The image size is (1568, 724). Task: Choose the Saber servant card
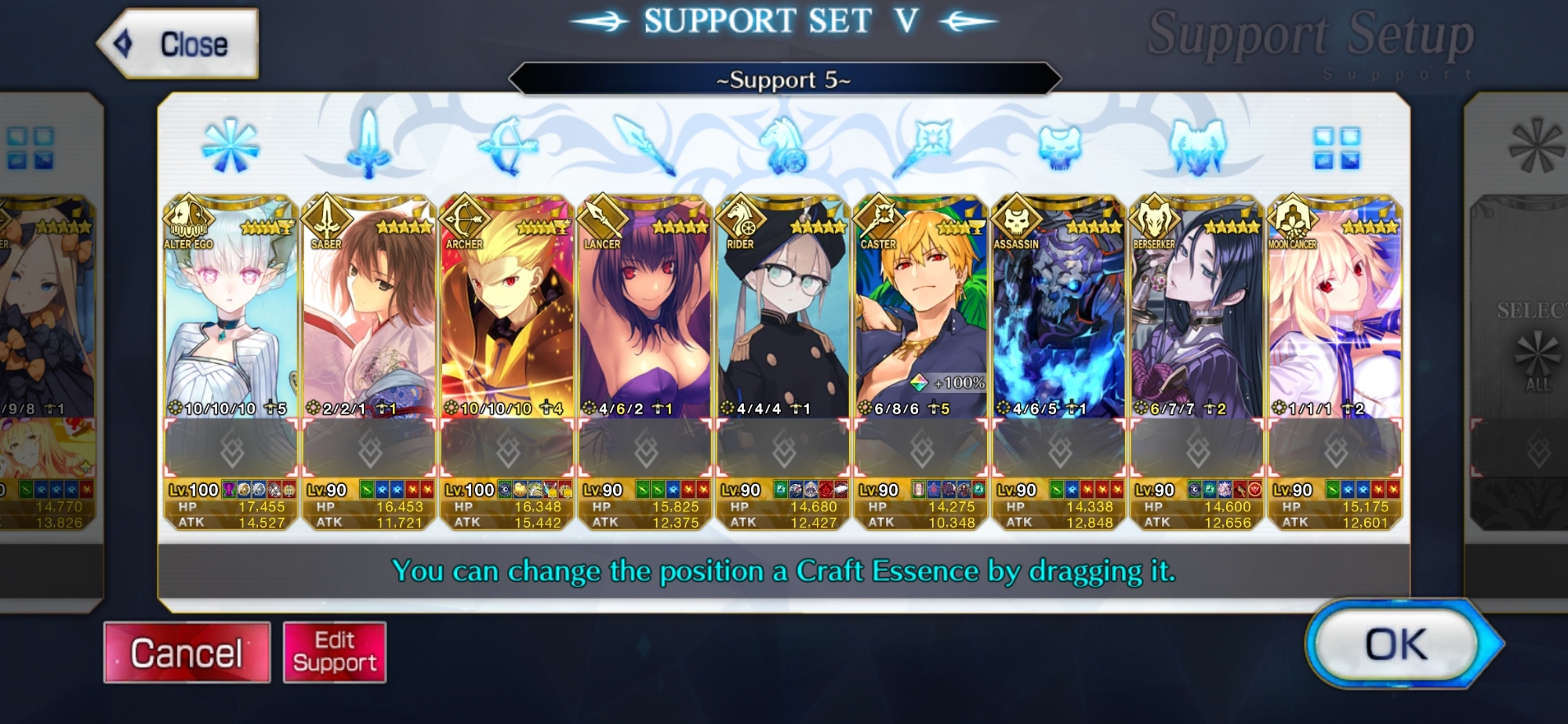(368, 314)
